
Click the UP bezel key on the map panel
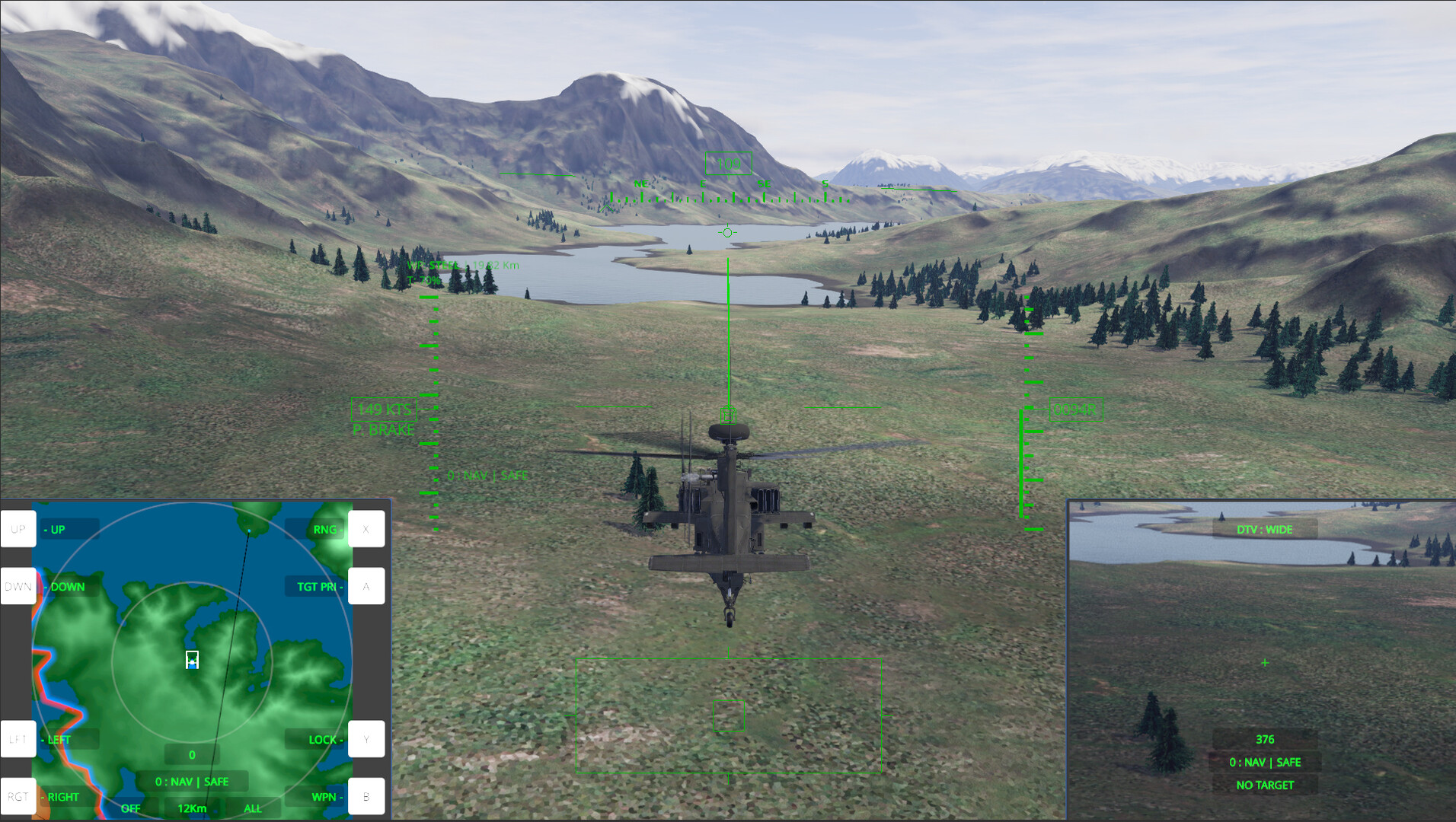click(18, 529)
